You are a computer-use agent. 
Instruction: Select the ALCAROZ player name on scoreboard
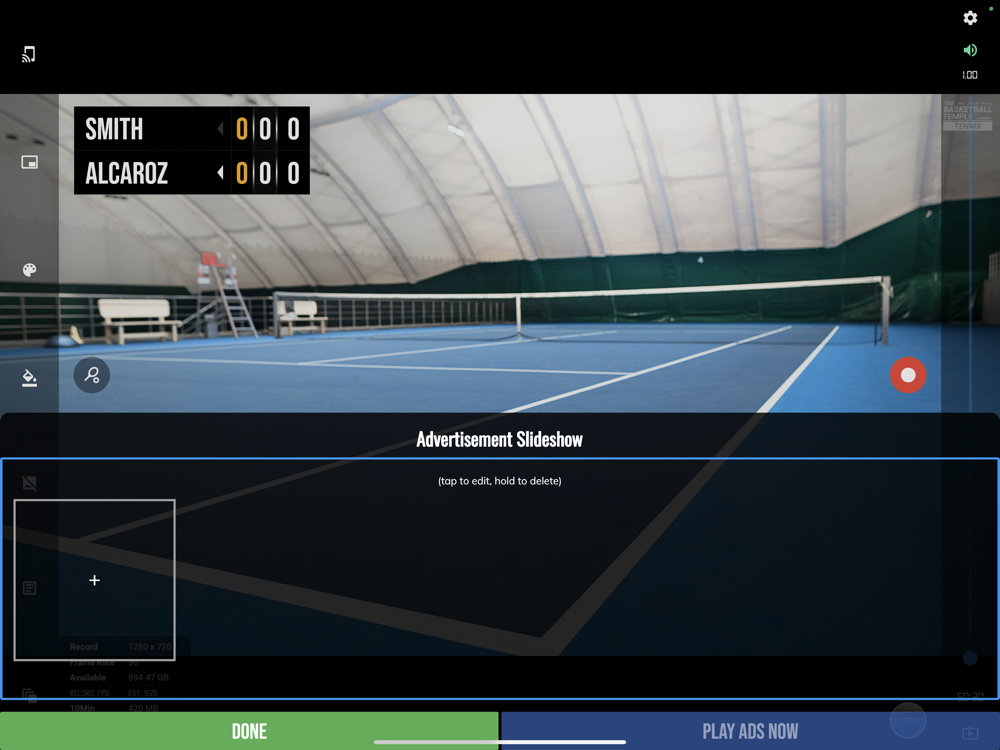click(x=126, y=173)
